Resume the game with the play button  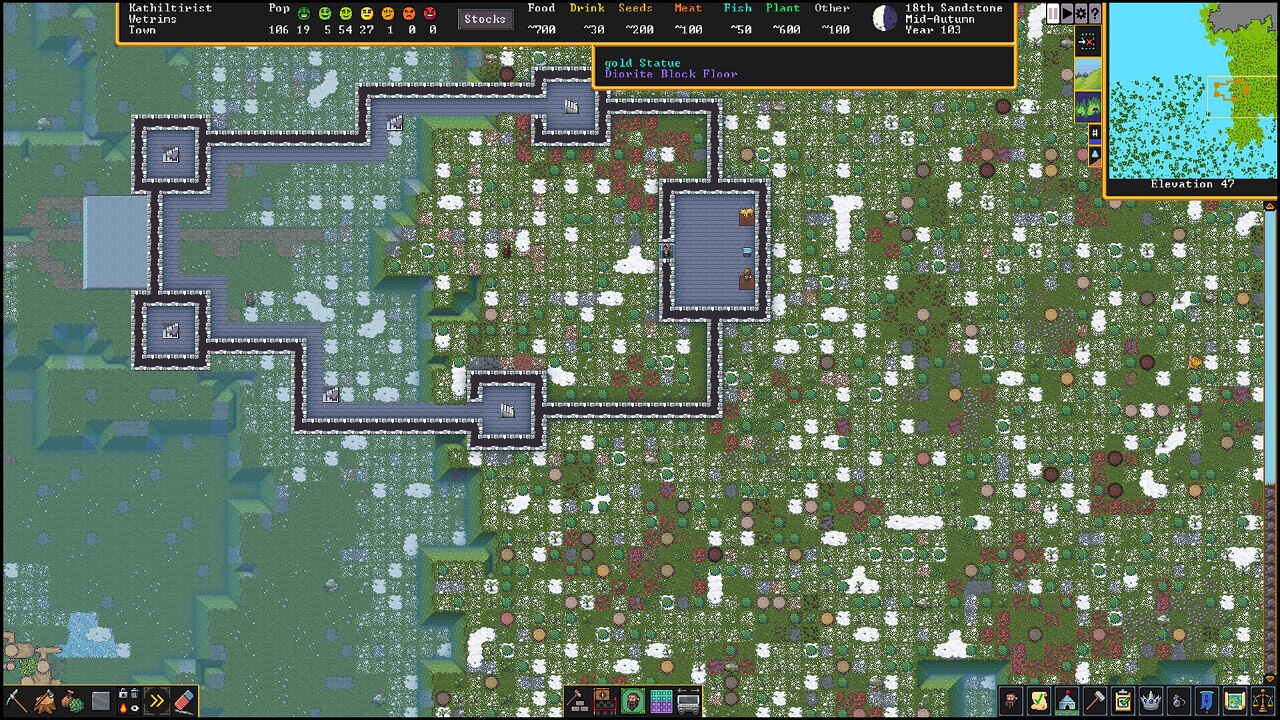(x=1066, y=14)
